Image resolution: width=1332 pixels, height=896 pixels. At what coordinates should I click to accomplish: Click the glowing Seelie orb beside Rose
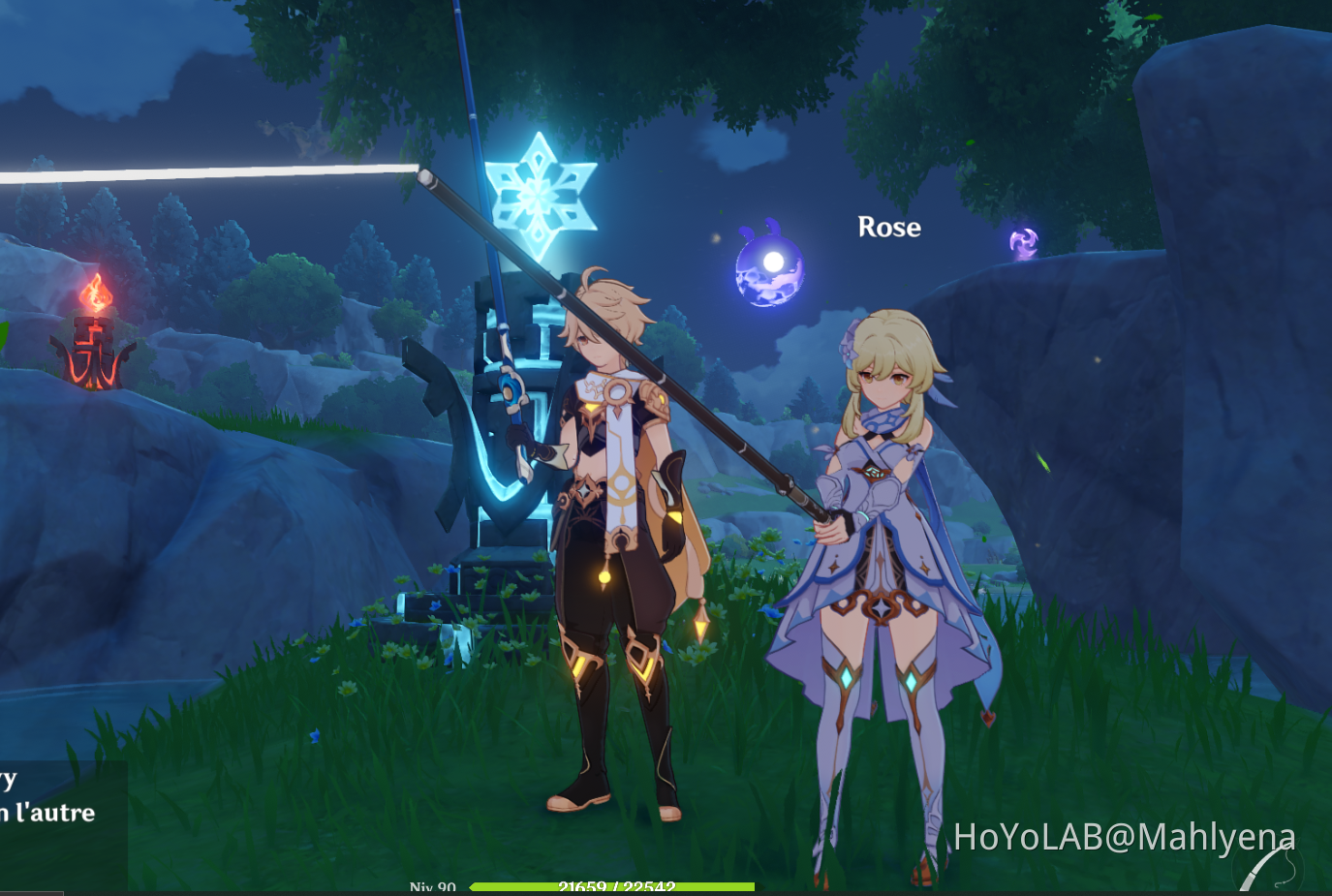pos(768,268)
